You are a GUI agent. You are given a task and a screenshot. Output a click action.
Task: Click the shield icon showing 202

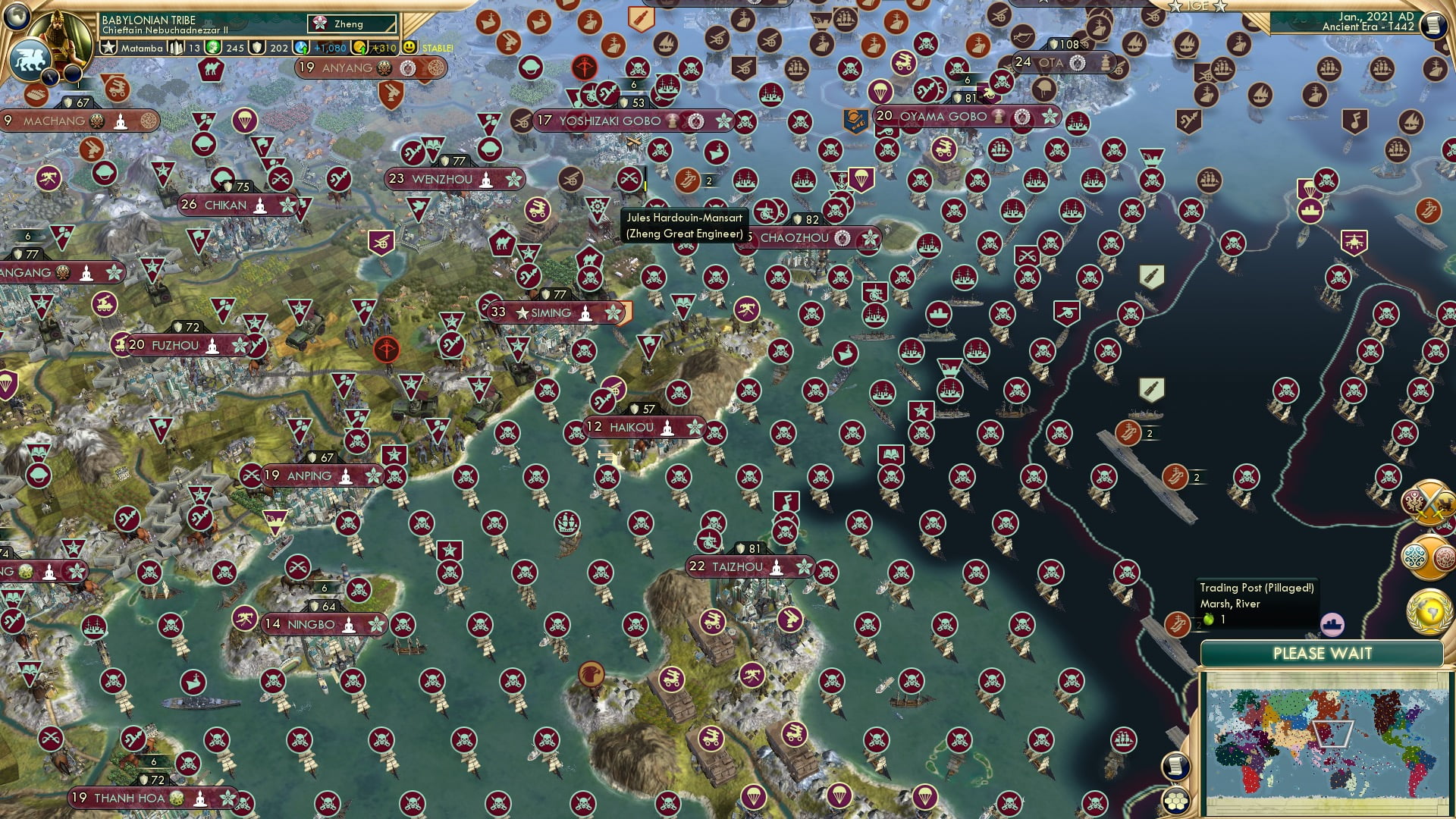pos(259,47)
